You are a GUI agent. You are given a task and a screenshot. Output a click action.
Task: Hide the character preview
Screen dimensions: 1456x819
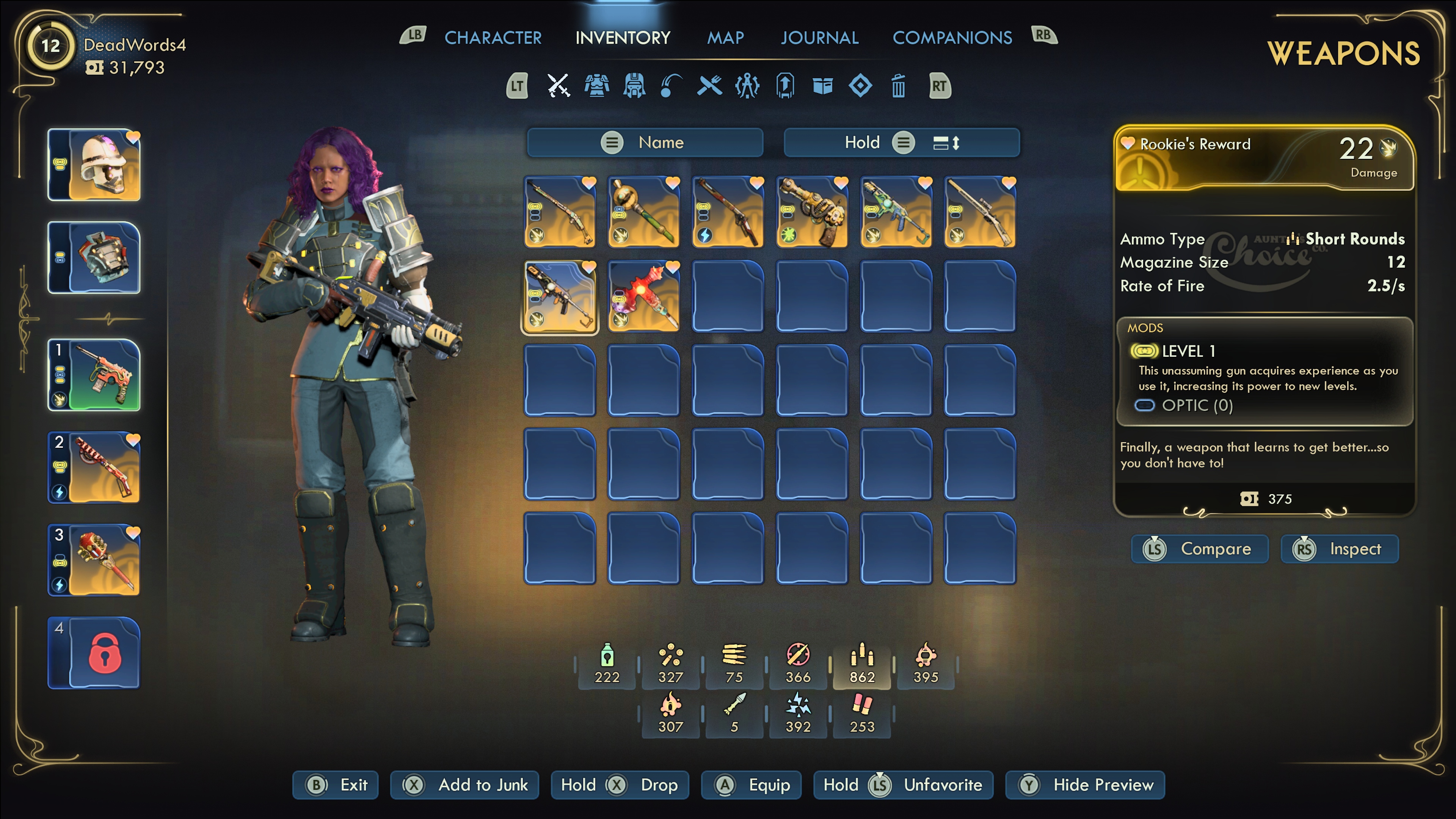[1085, 785]
